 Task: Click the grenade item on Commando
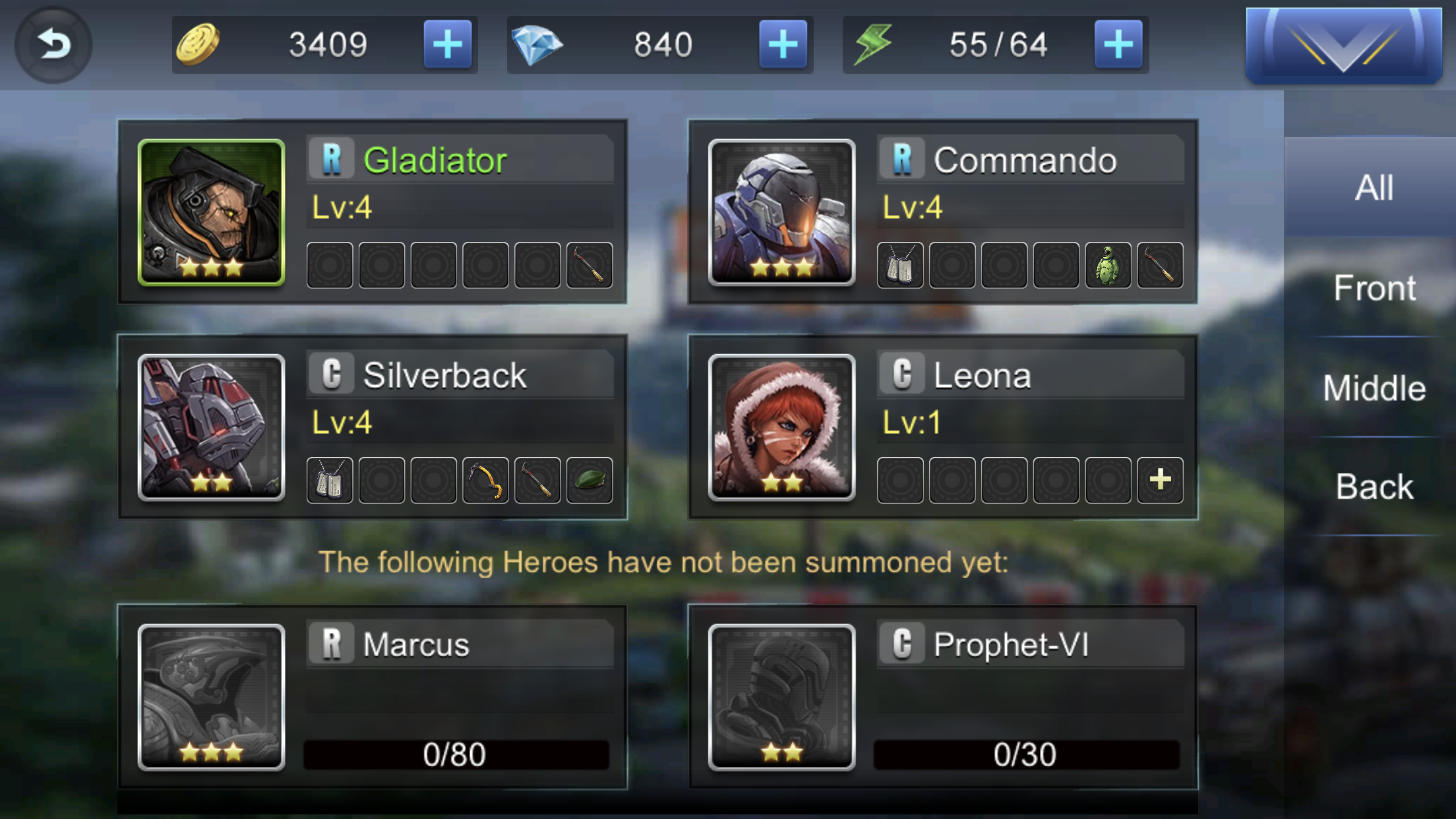click(1108, 266)
